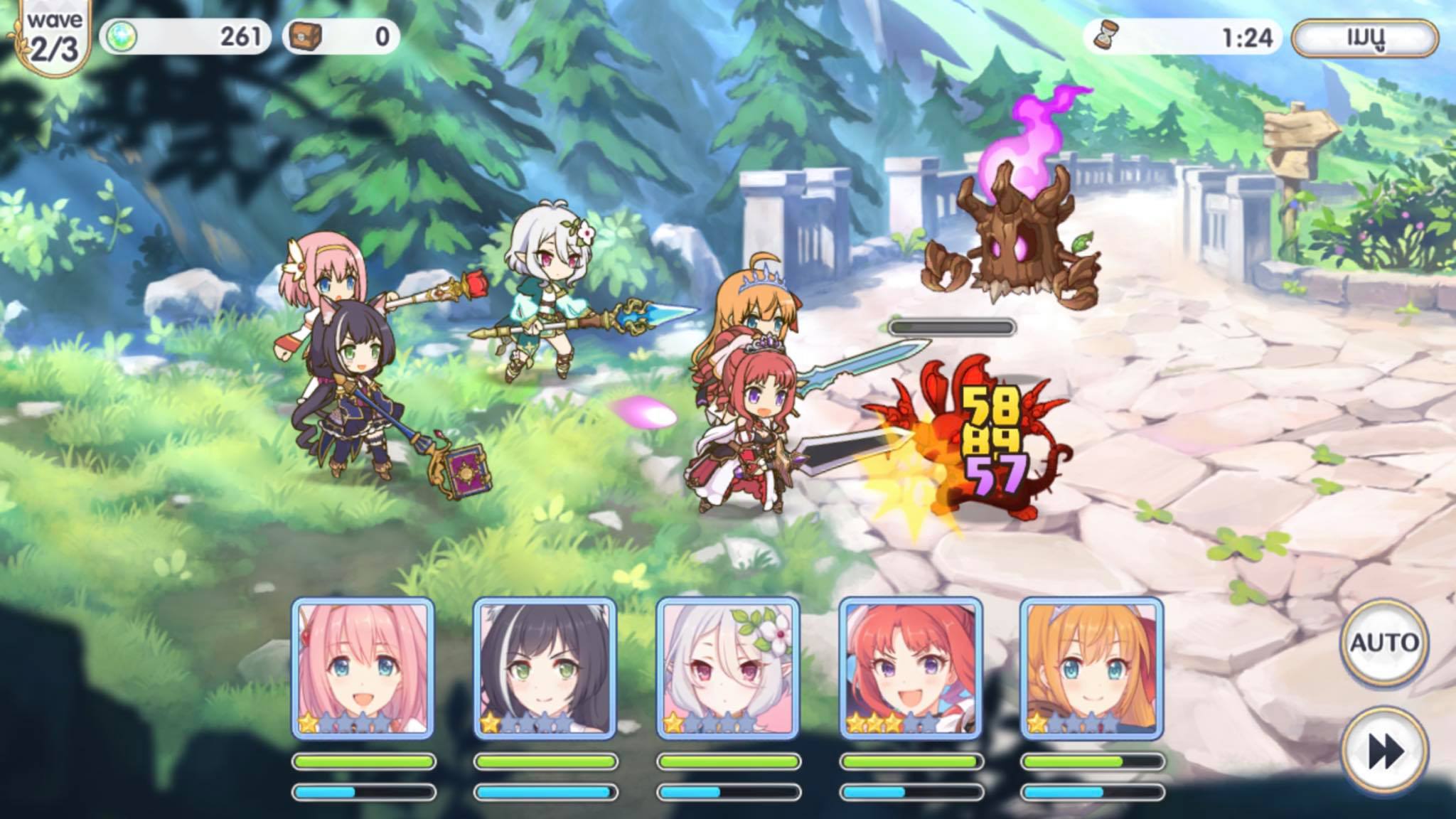The height and width of the screenshot is (819, 1456).
Task: Open the menu button (เมนู)
Action: point(1365,38)
